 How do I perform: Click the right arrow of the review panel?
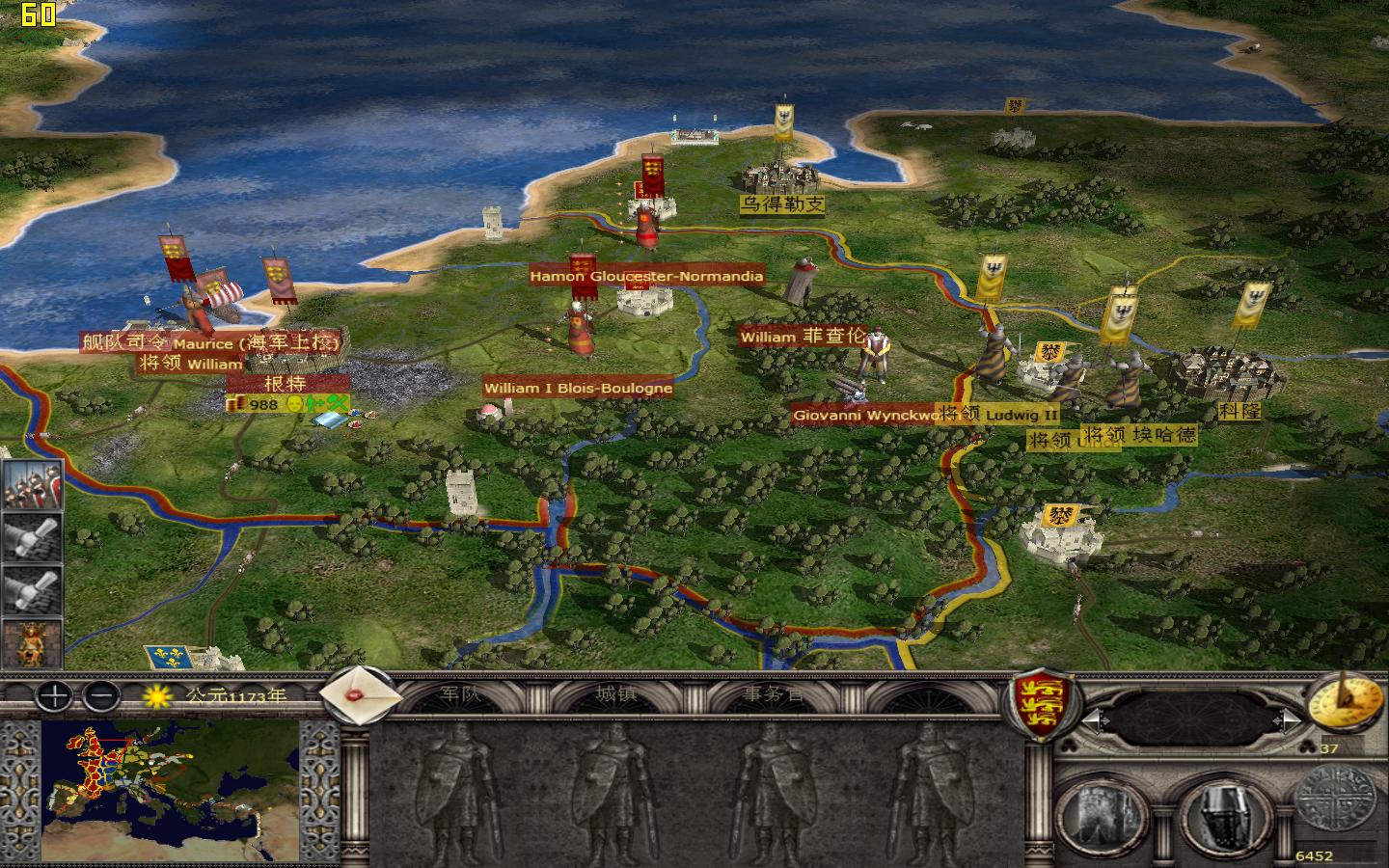(1288, 718)
